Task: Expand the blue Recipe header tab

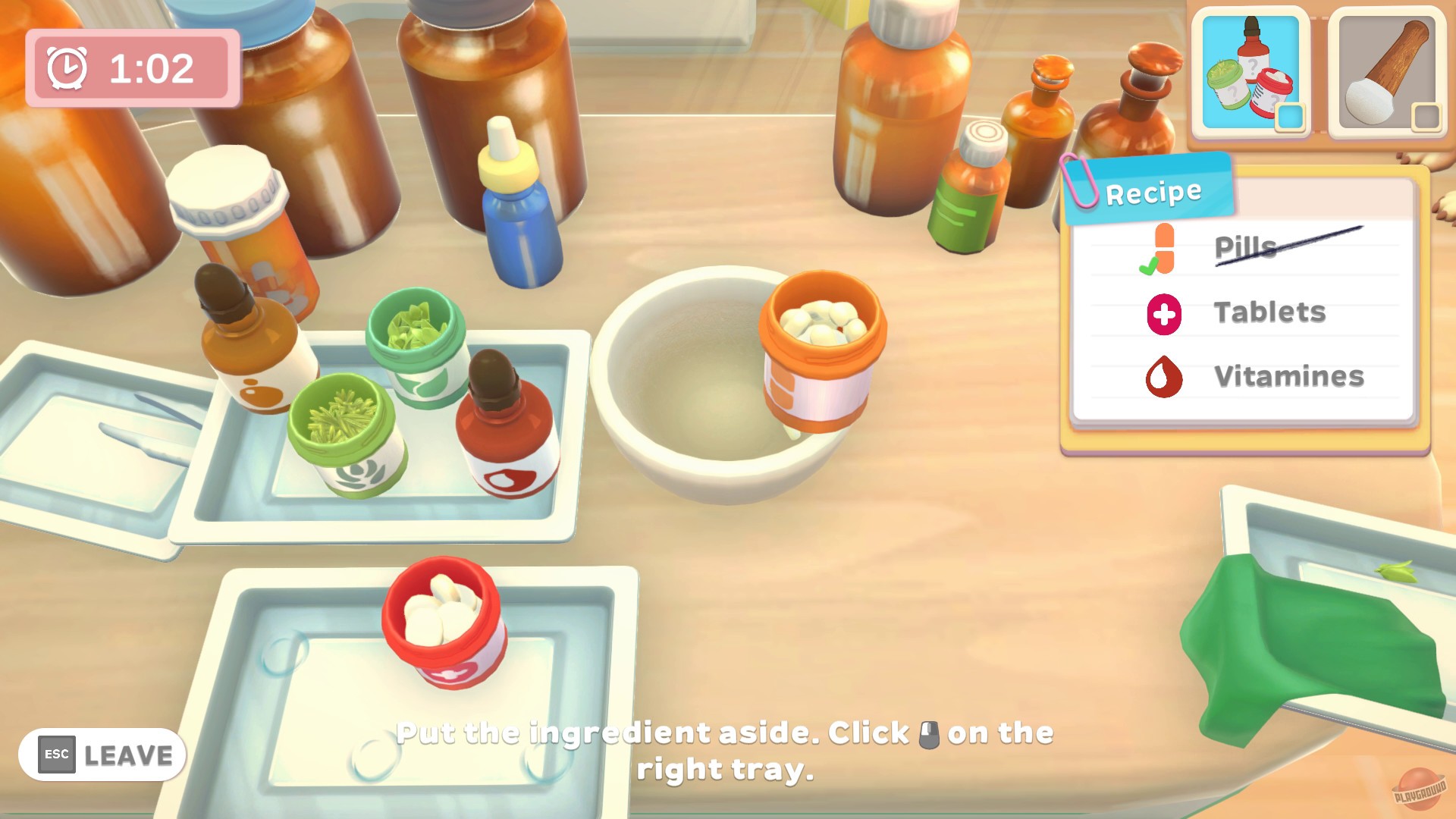Action: click(1152, 190)
